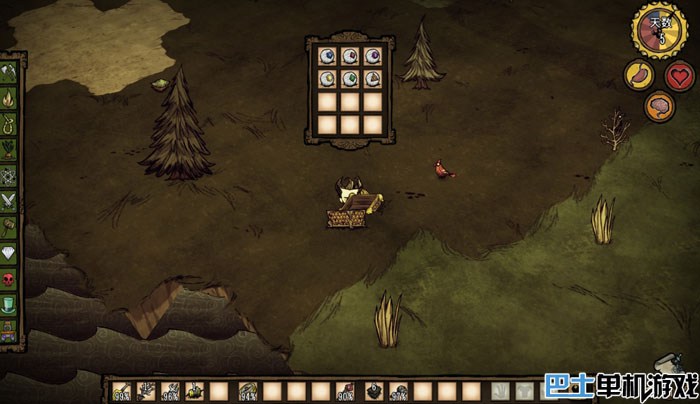Take the yellow gem orb from chest
The height and width of the screenshot is (404, 700).
[x=326, y=79]
